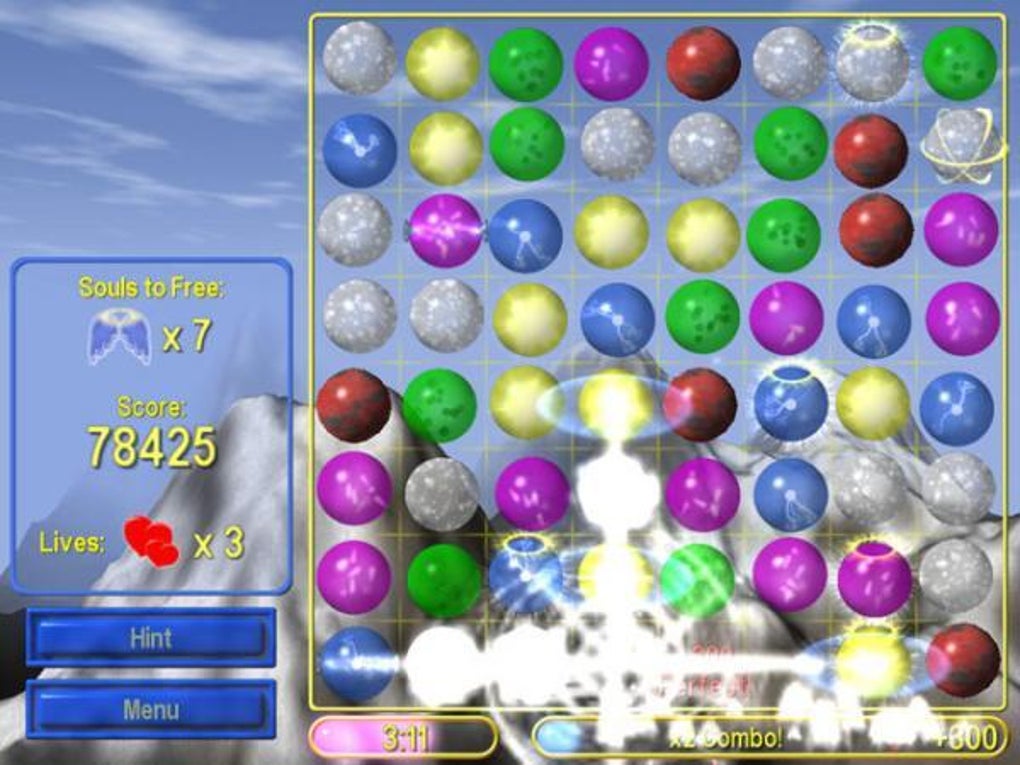1020x765 pixels.
Task: Select the purple orb with a halo
Action: pyautogui.click(x=874, y=577)
